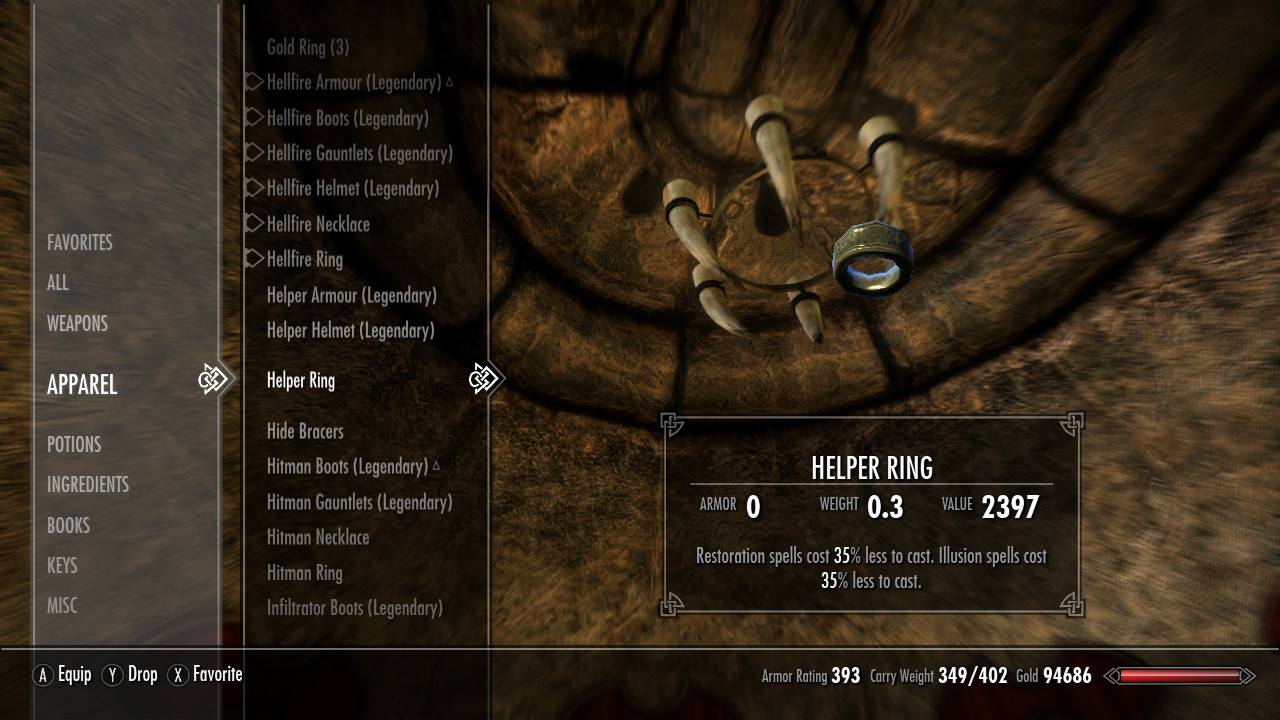
Task: Choose the Hellfire Ring item
Action: click(x=305, y=259)
